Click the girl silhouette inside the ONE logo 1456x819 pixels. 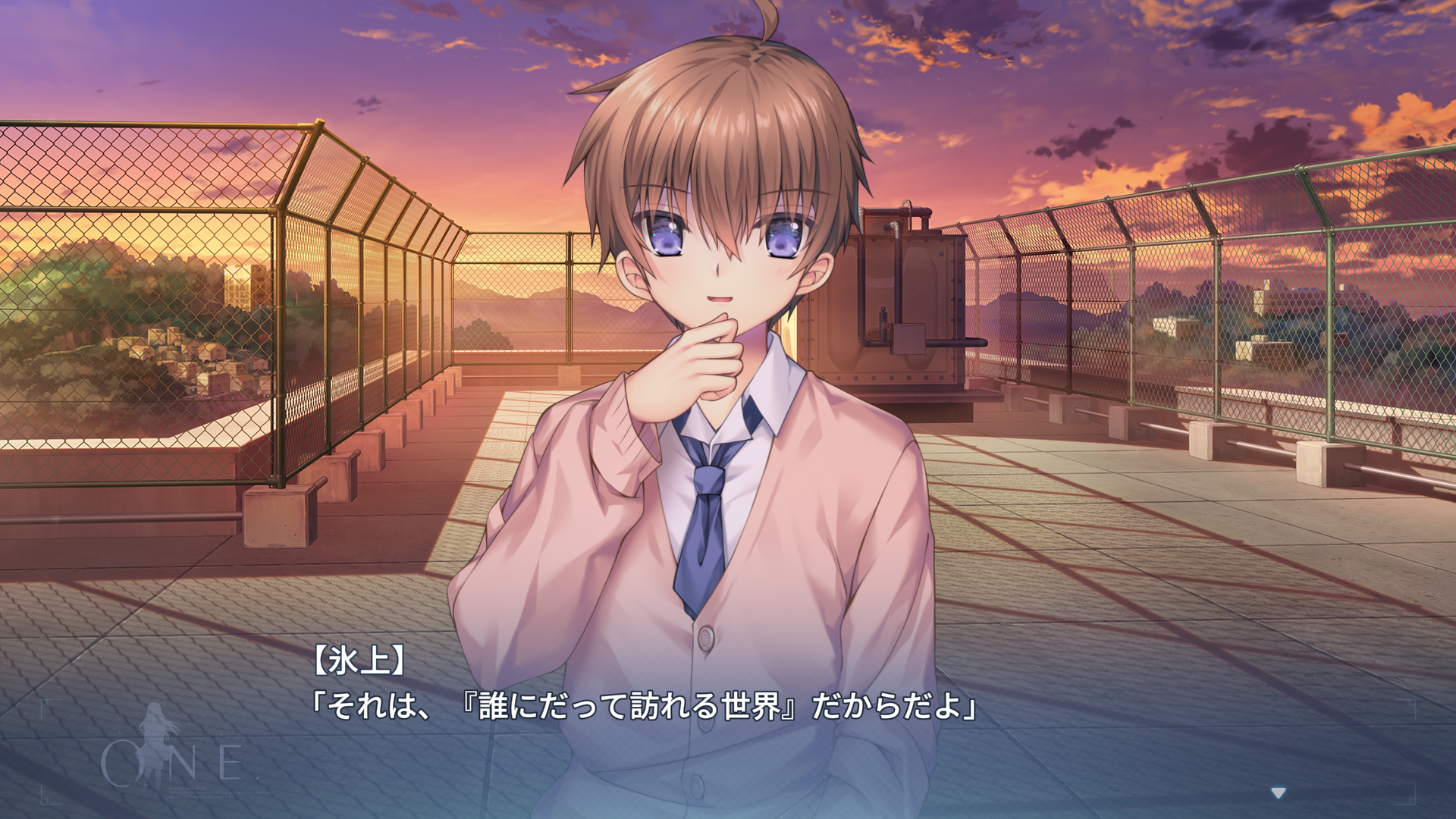coord(155,747)
